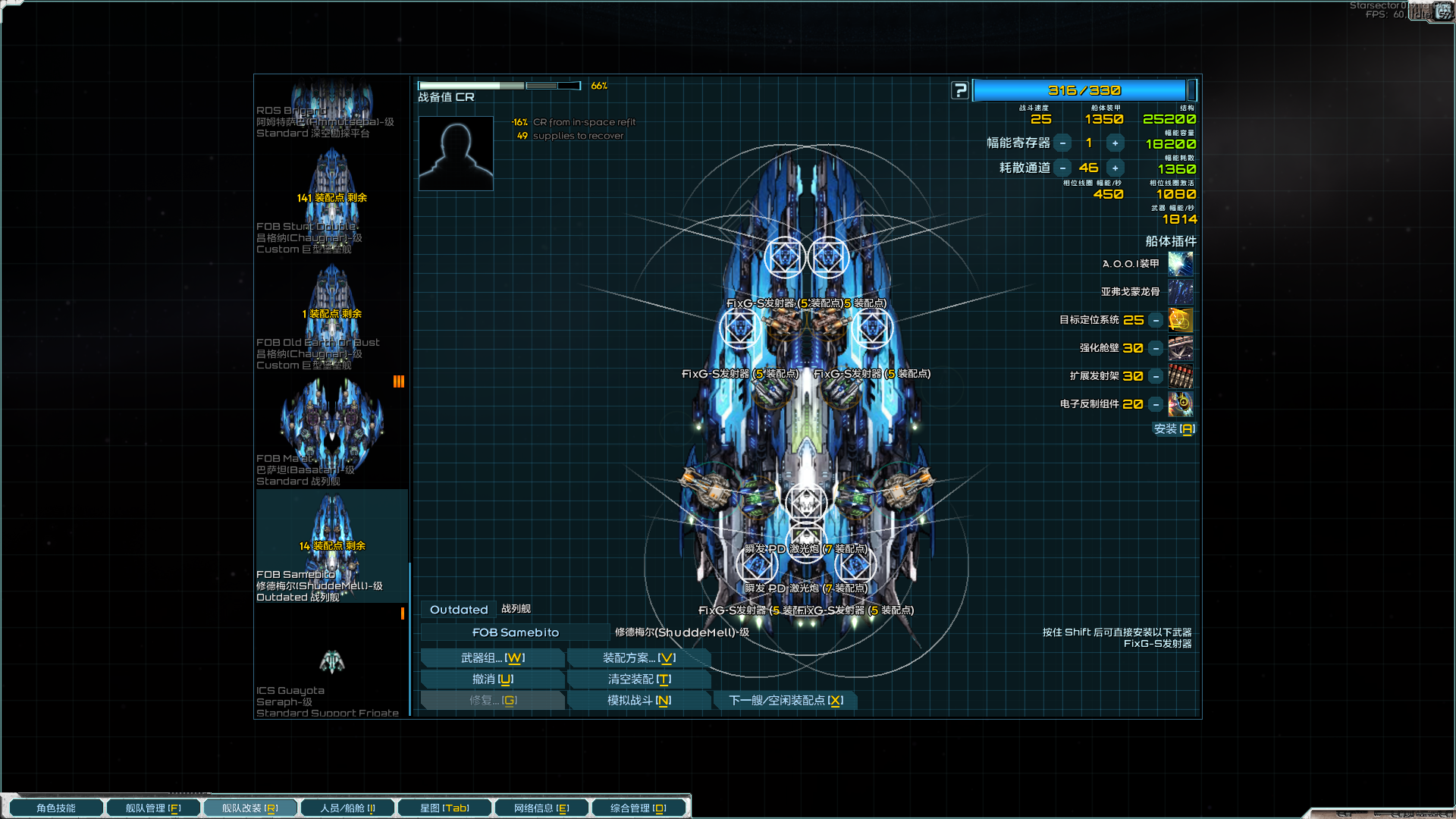Image resolution: width=1456 pixels, height=819 pixels.
Task: Click the 目标定位系统 targeting hull mod icon
Action: (1180, 320)
